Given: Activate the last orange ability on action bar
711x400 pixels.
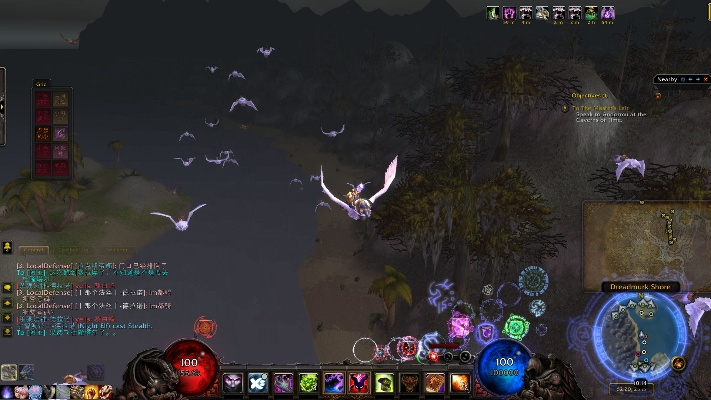Looking at the screenshot, I should coord(460,382).
